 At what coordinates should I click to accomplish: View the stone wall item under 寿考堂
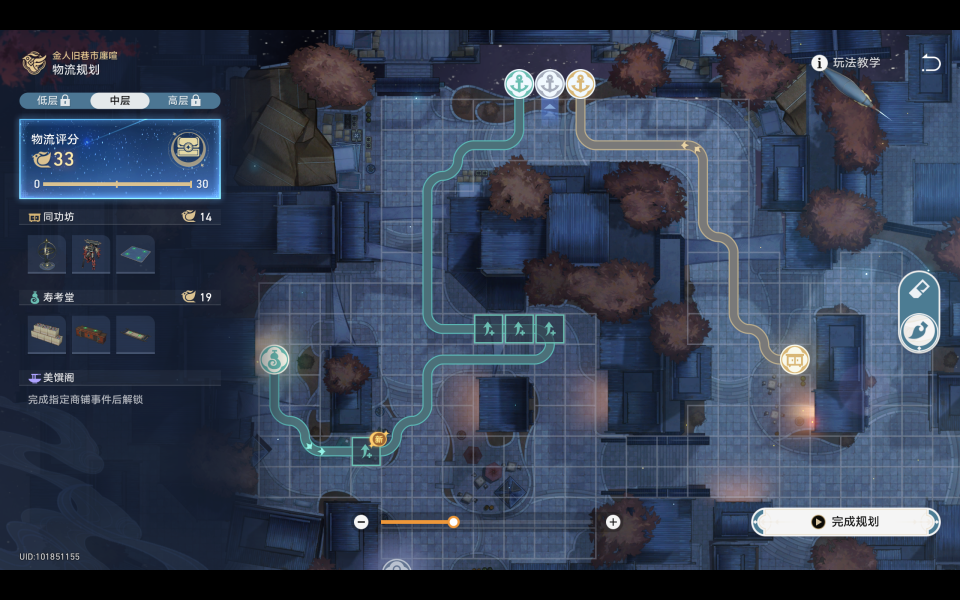tap(47, 334)
